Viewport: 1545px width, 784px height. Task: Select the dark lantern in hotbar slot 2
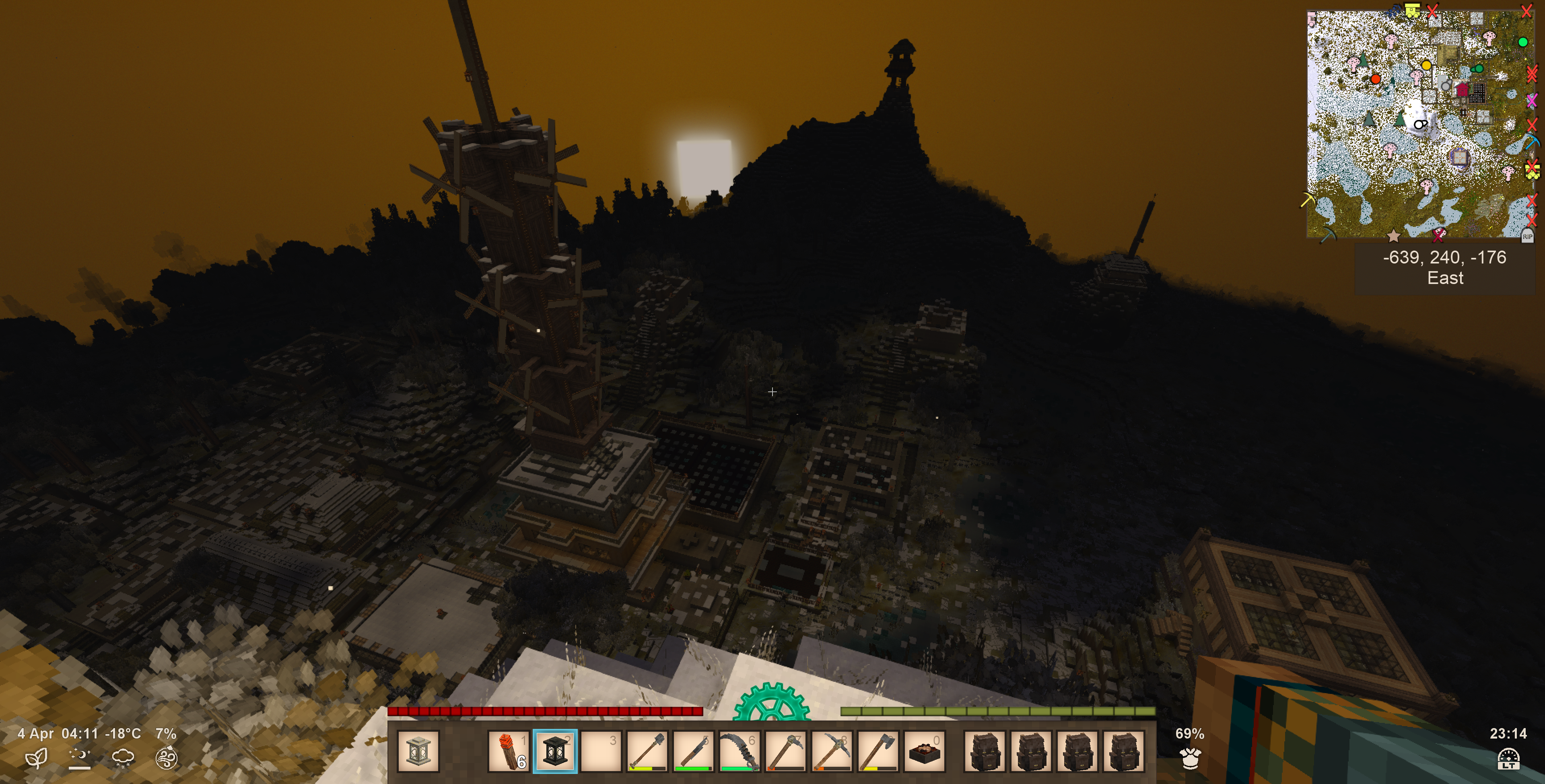click(x=555, y=751)
